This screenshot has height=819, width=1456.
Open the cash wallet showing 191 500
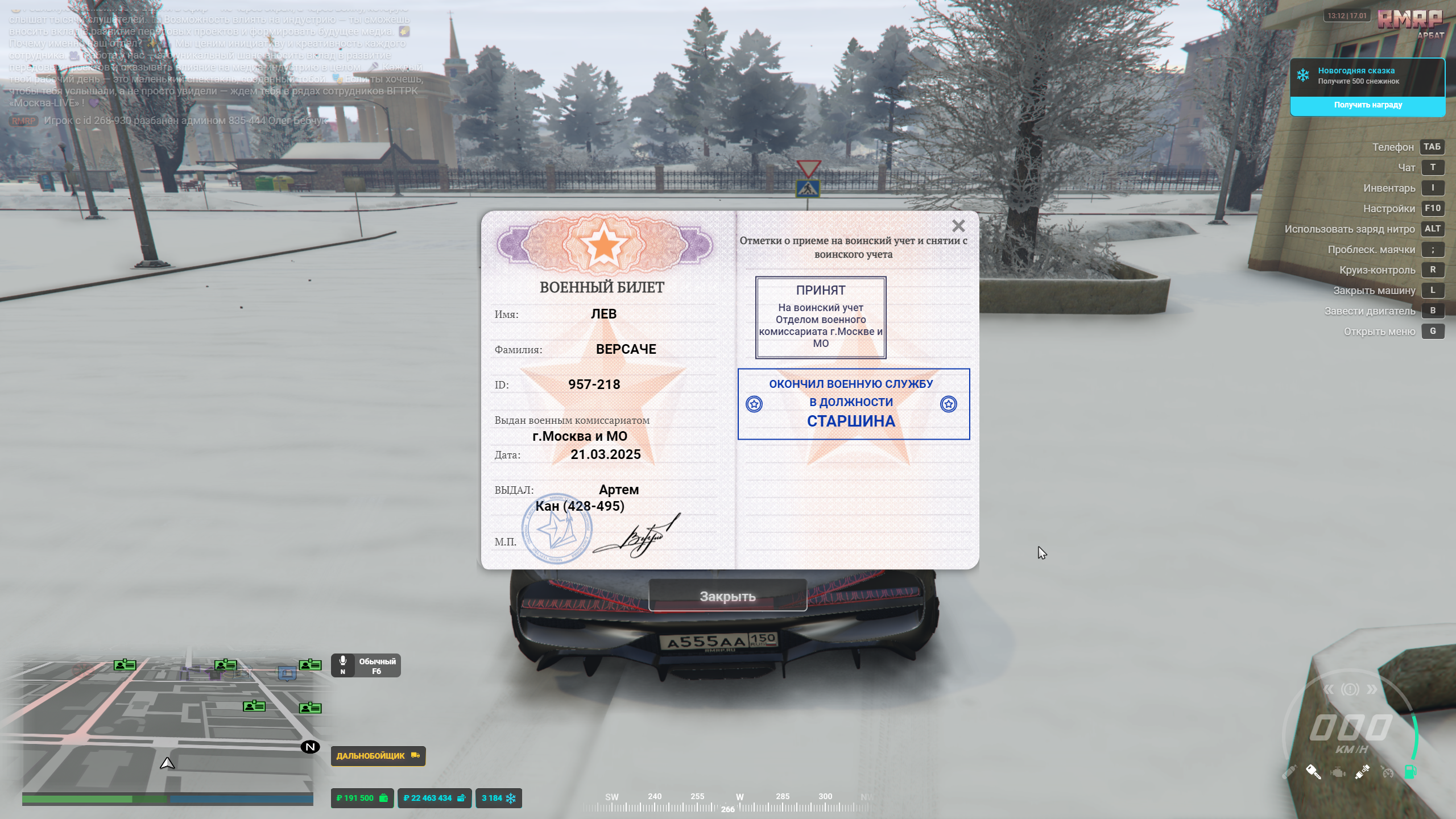pos(362,798)
